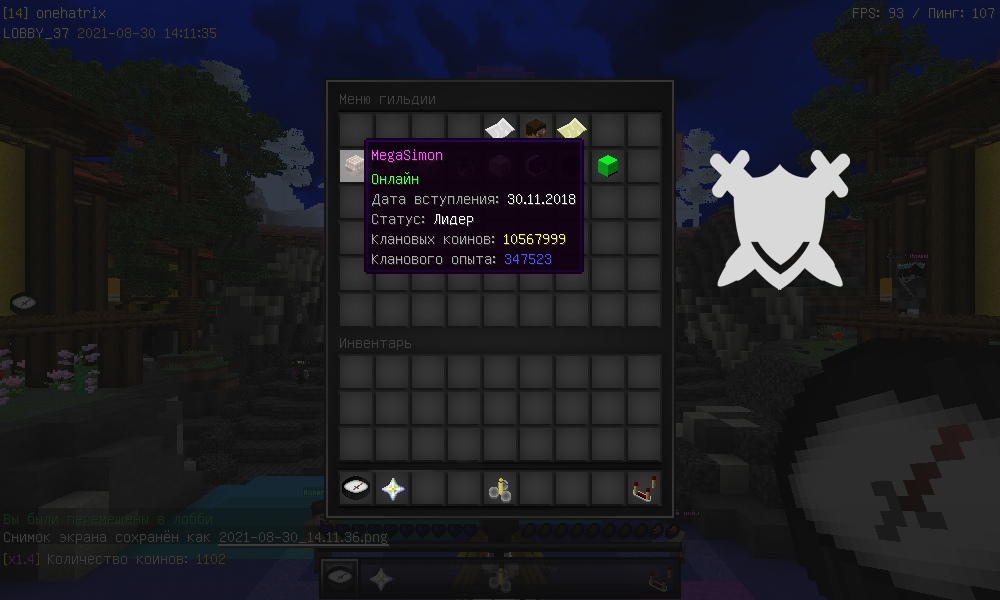The width and height of the screenshot is (1000, 600).
Task: Click the player head icon in guild menu
Action: (535, 129)
